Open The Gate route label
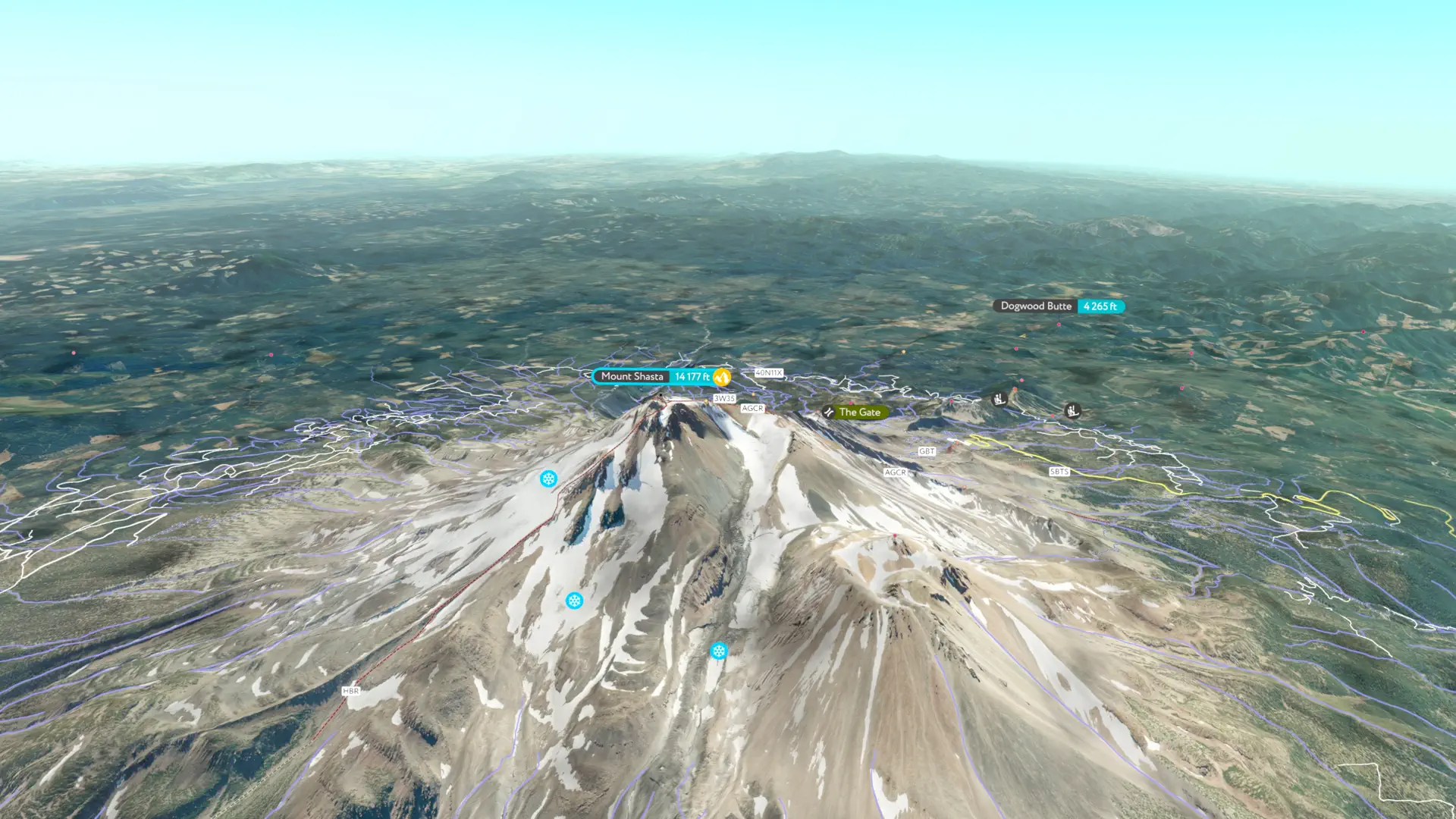Viewport: 1456px width, 819px height. (x=859, y=412)
